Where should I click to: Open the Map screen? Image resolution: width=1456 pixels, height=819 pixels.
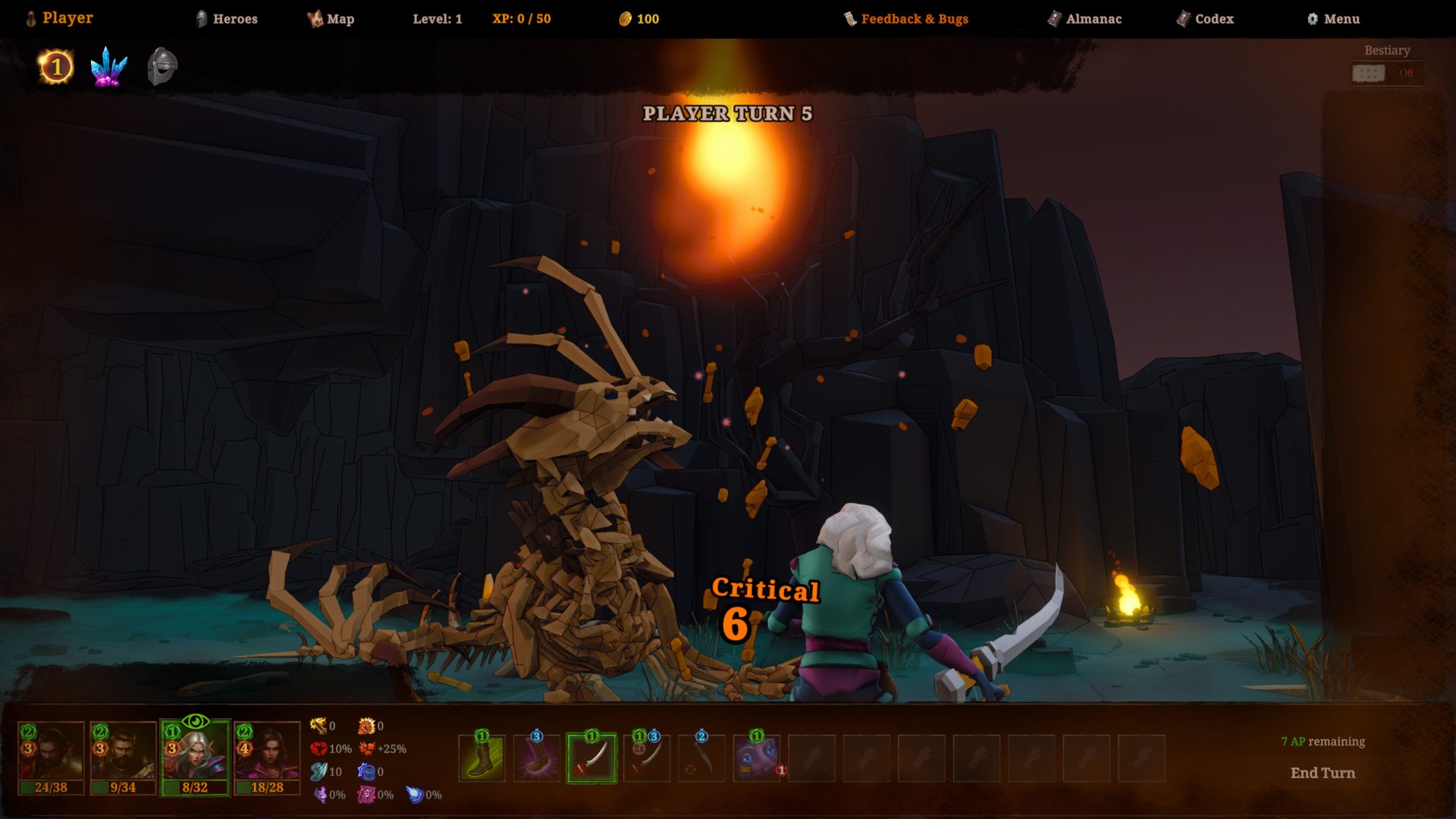pos(331,19)
